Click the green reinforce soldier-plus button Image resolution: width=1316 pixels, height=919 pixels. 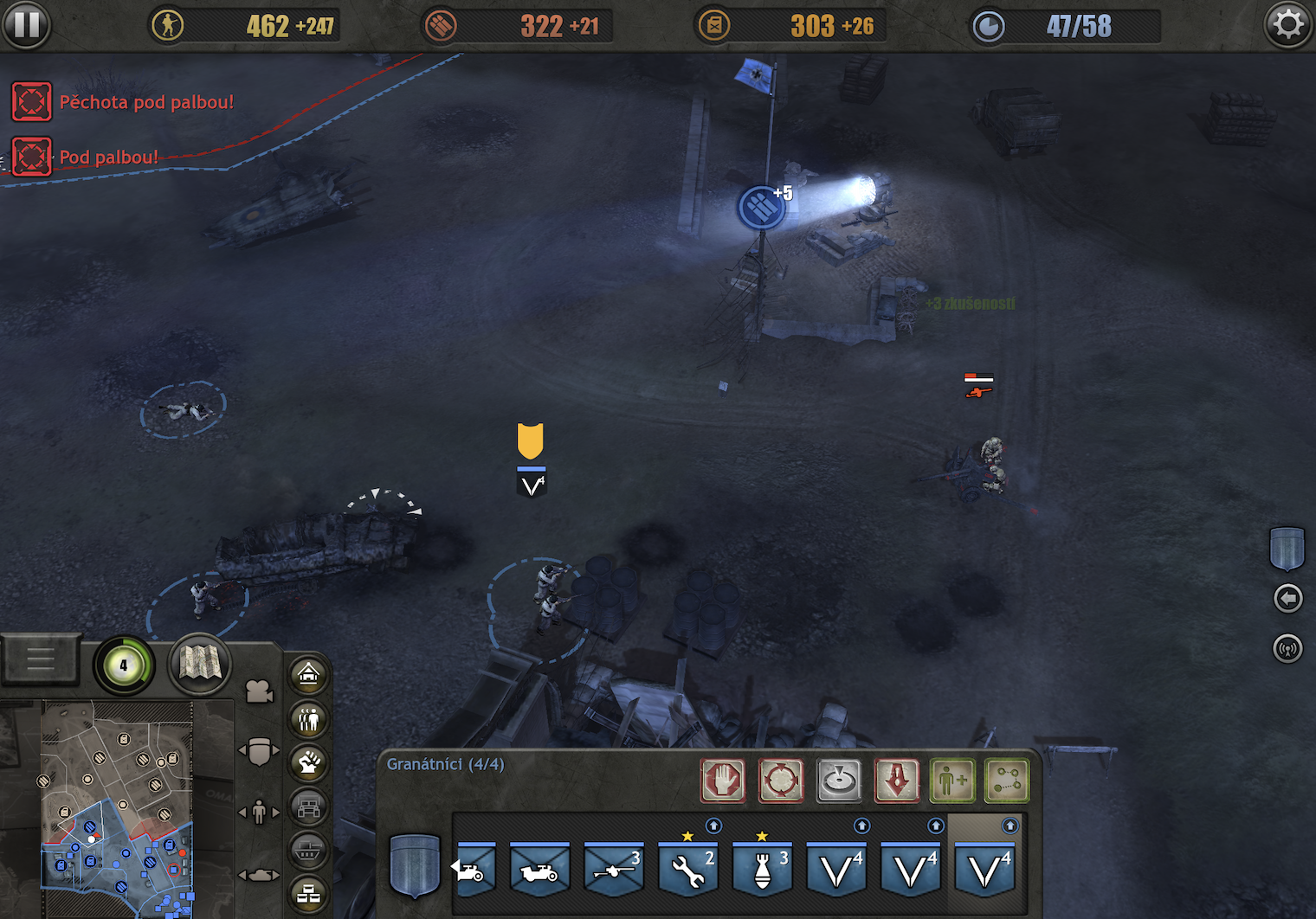952,781
